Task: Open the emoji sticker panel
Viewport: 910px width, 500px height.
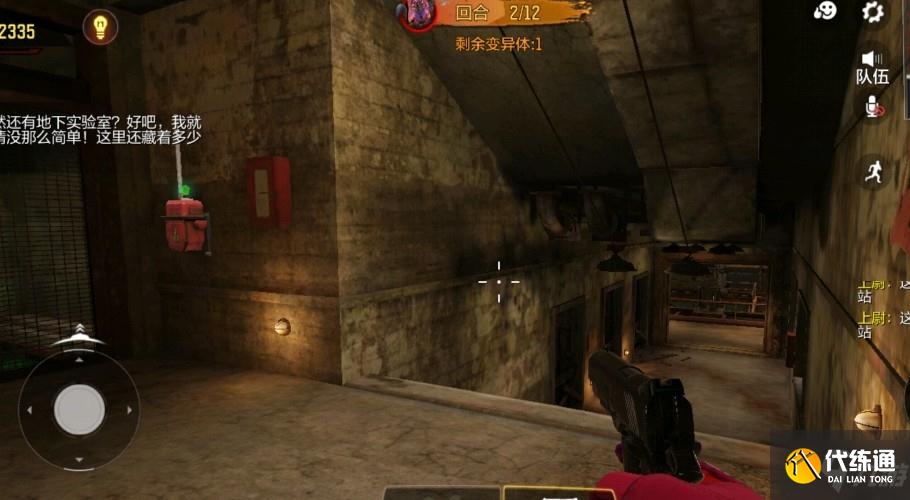Action: coord(825,11)
